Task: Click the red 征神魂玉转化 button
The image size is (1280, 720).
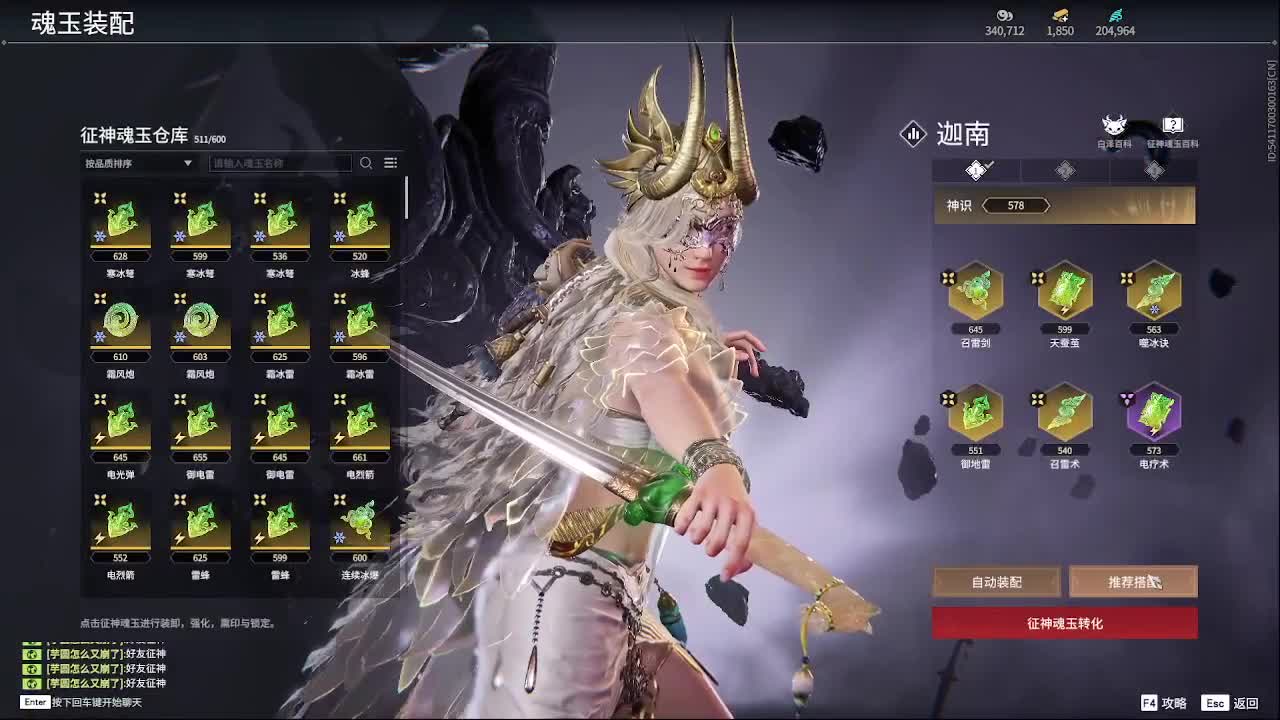Action: (x=1063, y=622)
